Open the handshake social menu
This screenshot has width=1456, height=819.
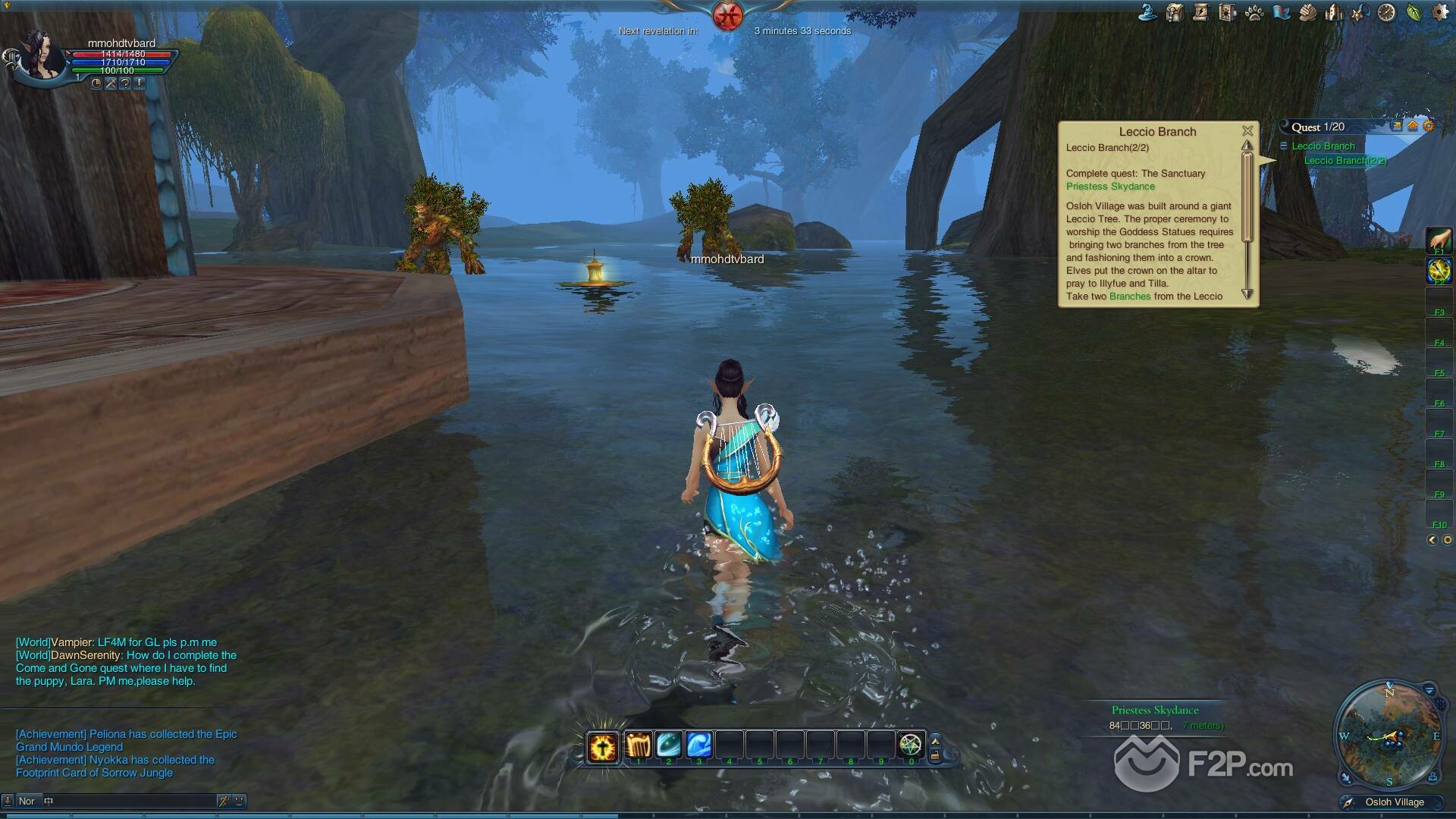coord(1307,13)
